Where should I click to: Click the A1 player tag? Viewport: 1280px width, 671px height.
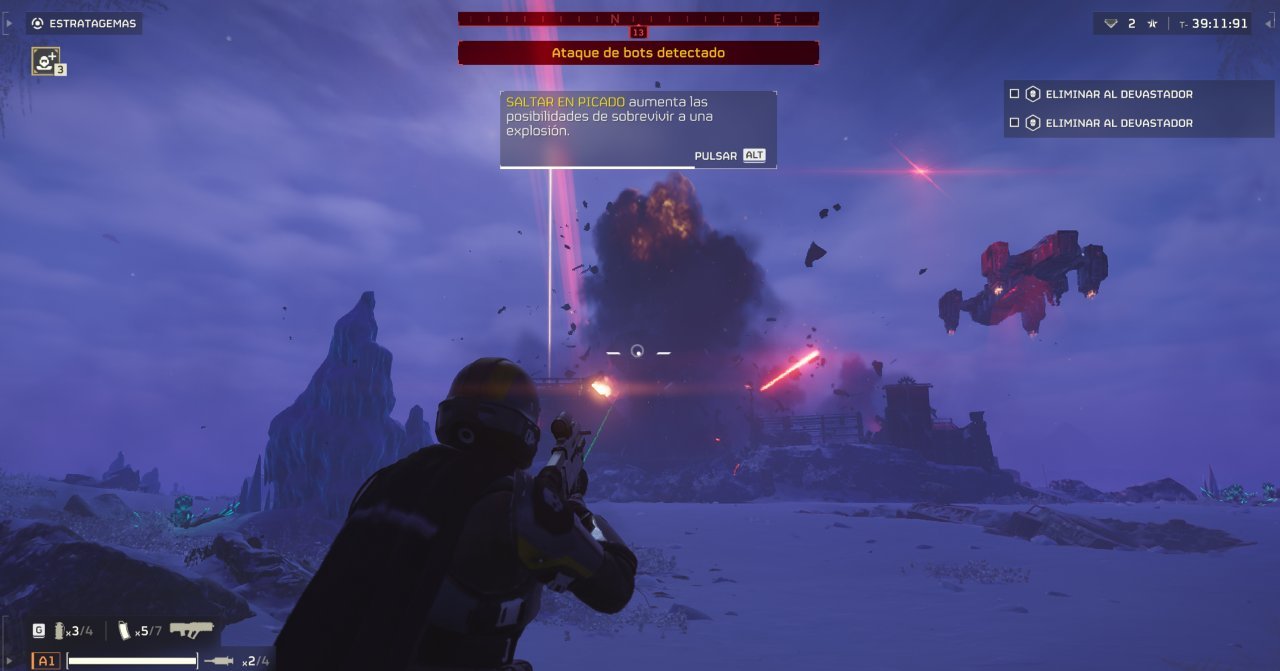46,661
